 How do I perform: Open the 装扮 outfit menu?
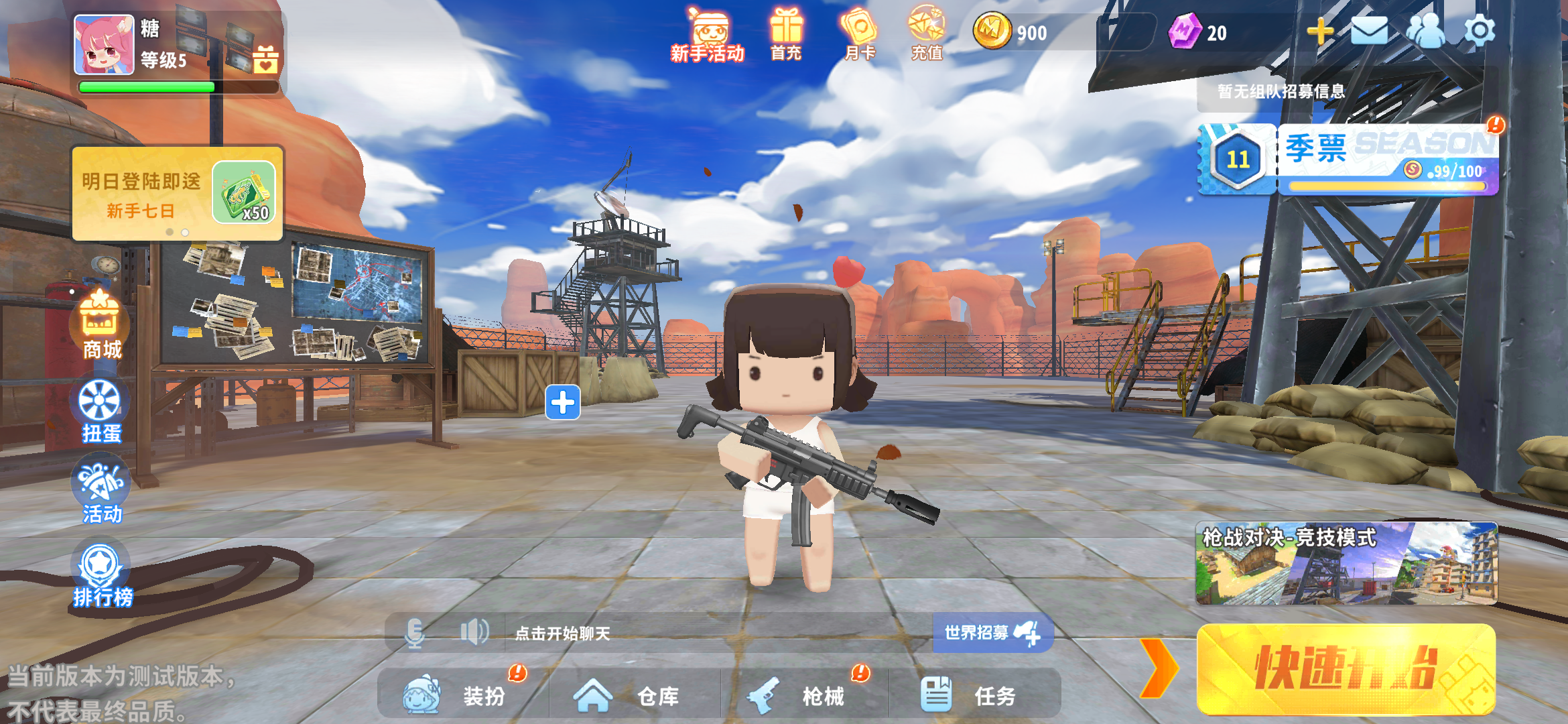coord(462,695)
